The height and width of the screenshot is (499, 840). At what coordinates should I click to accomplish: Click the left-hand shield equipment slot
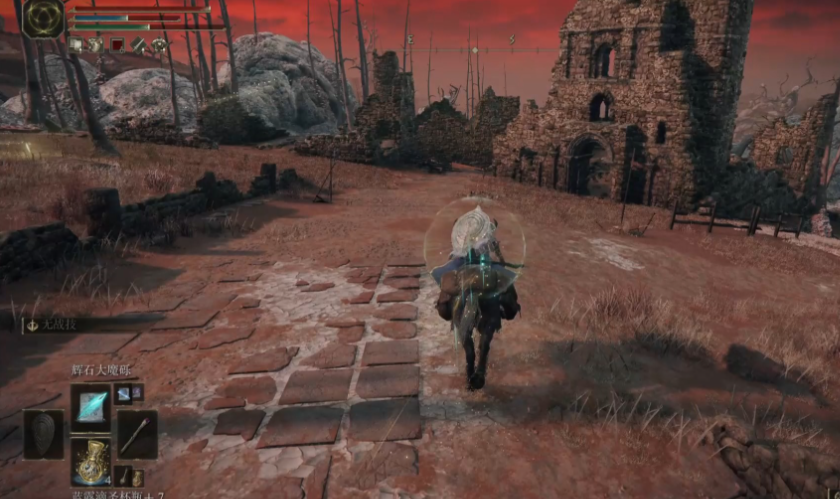[x=43, y=434]
